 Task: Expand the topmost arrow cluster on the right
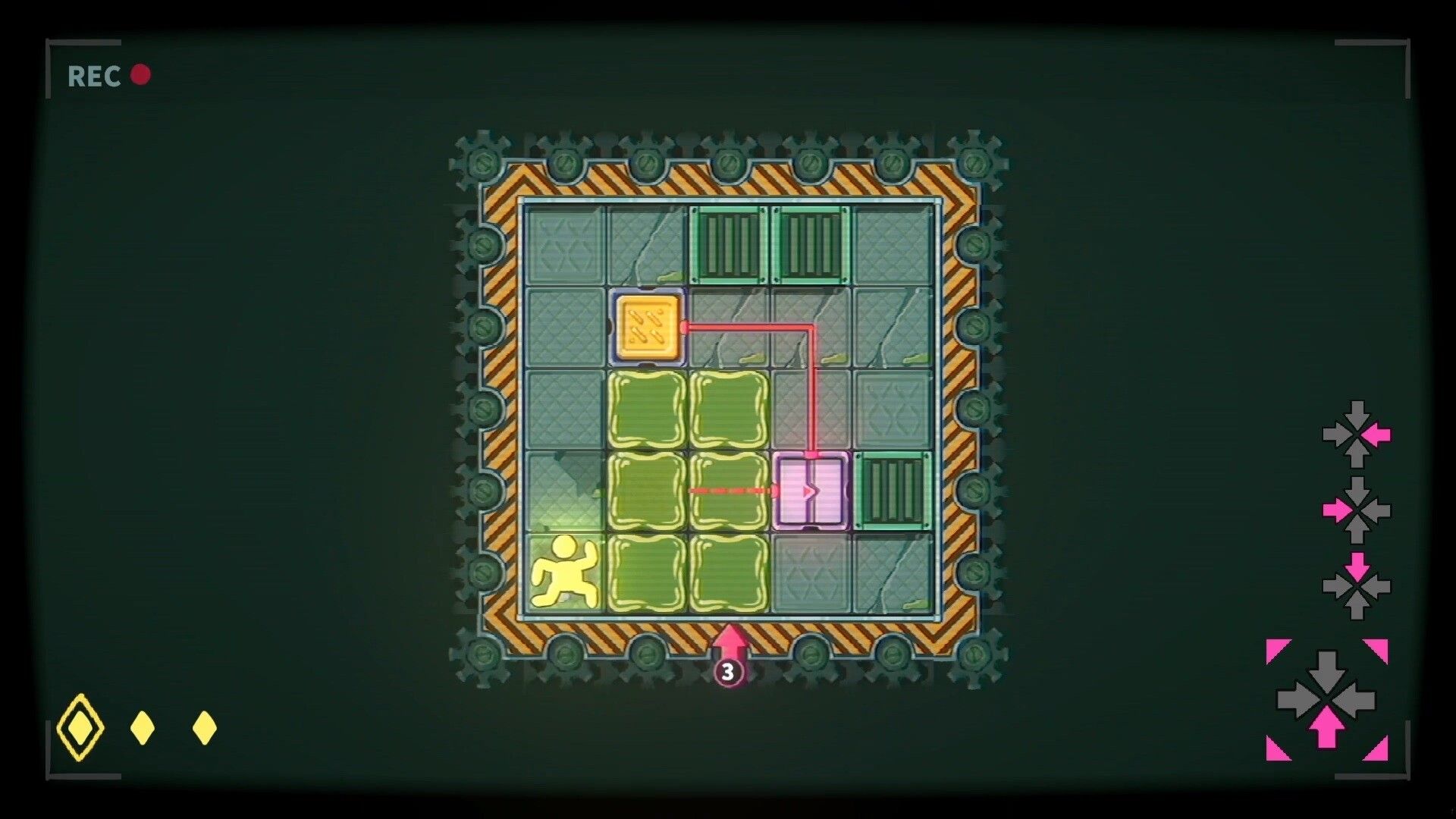[1357, 436]
